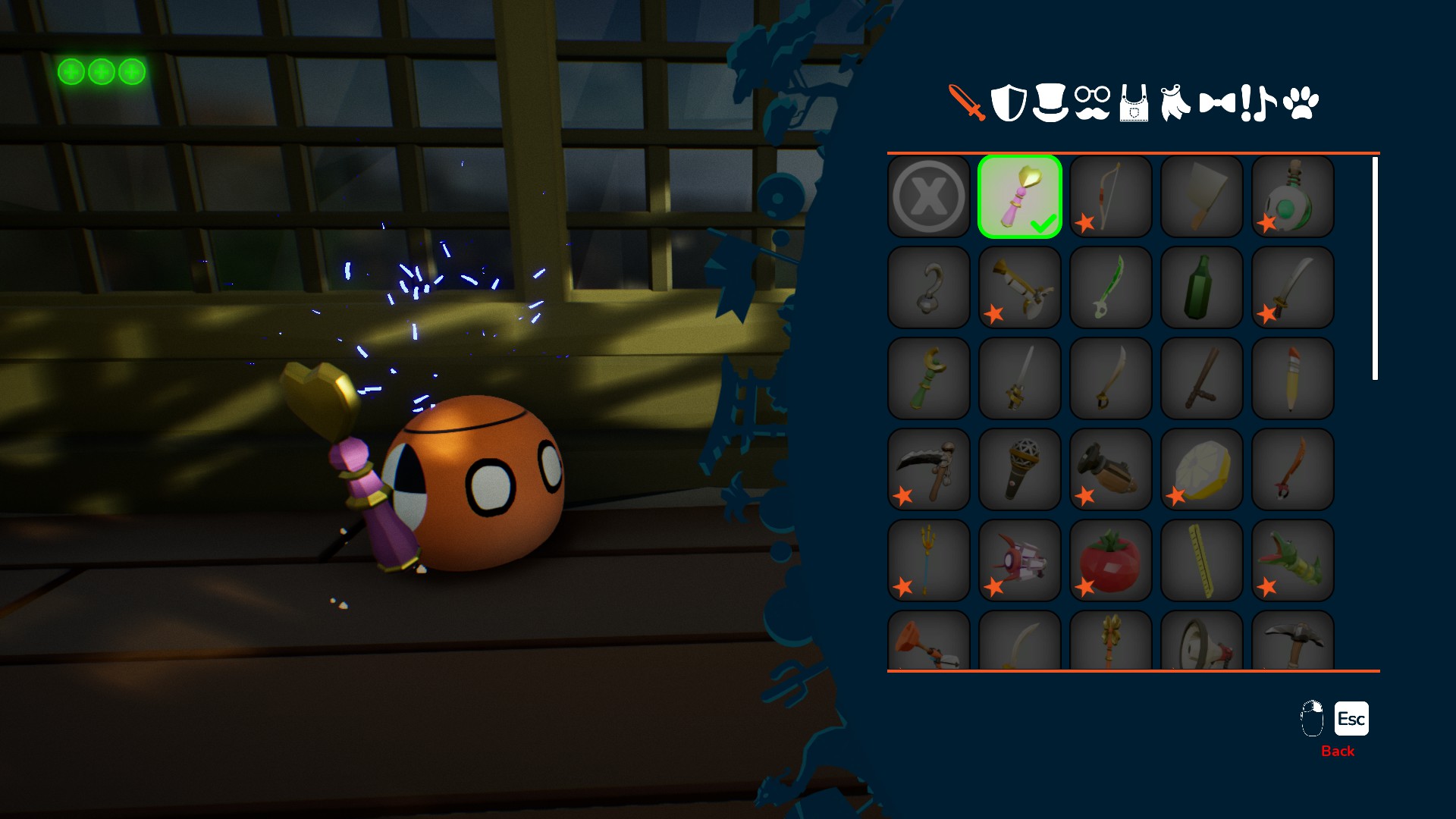Select the top hat category tab
Screen dimensions: 1456x819
click(x=1050, y=102)
